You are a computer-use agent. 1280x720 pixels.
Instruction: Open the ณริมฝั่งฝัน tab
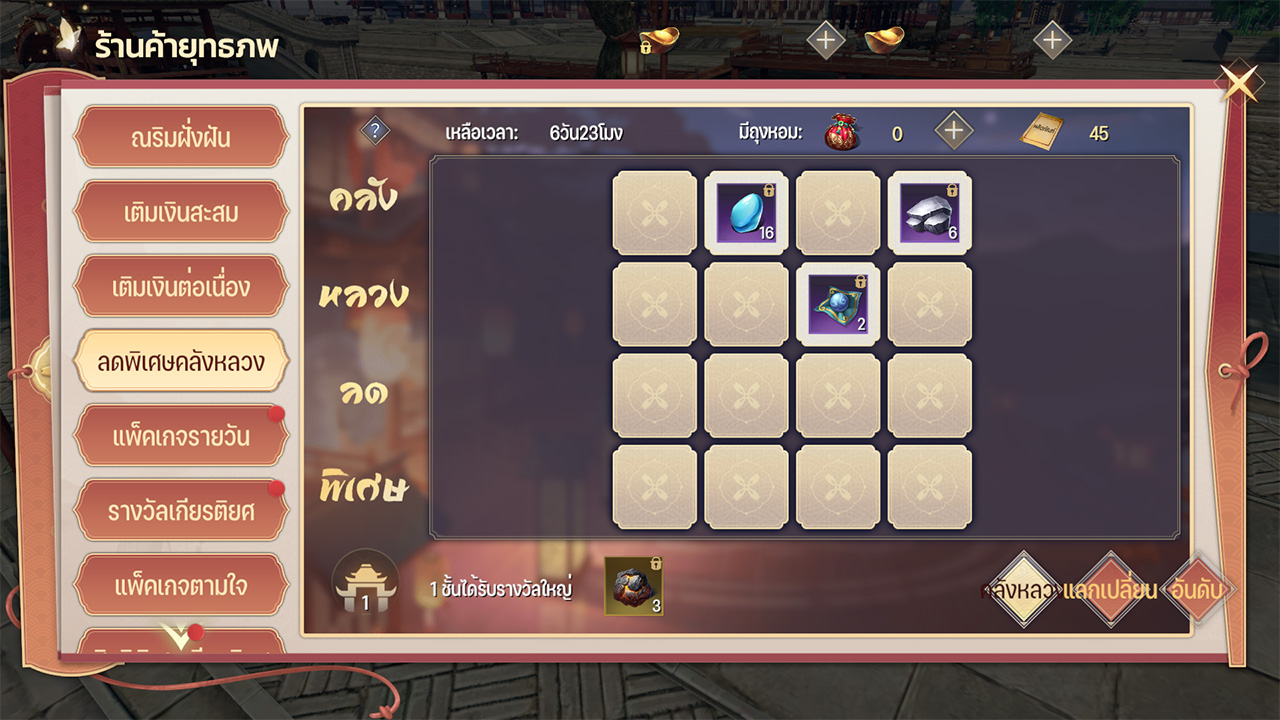point(181,137)
